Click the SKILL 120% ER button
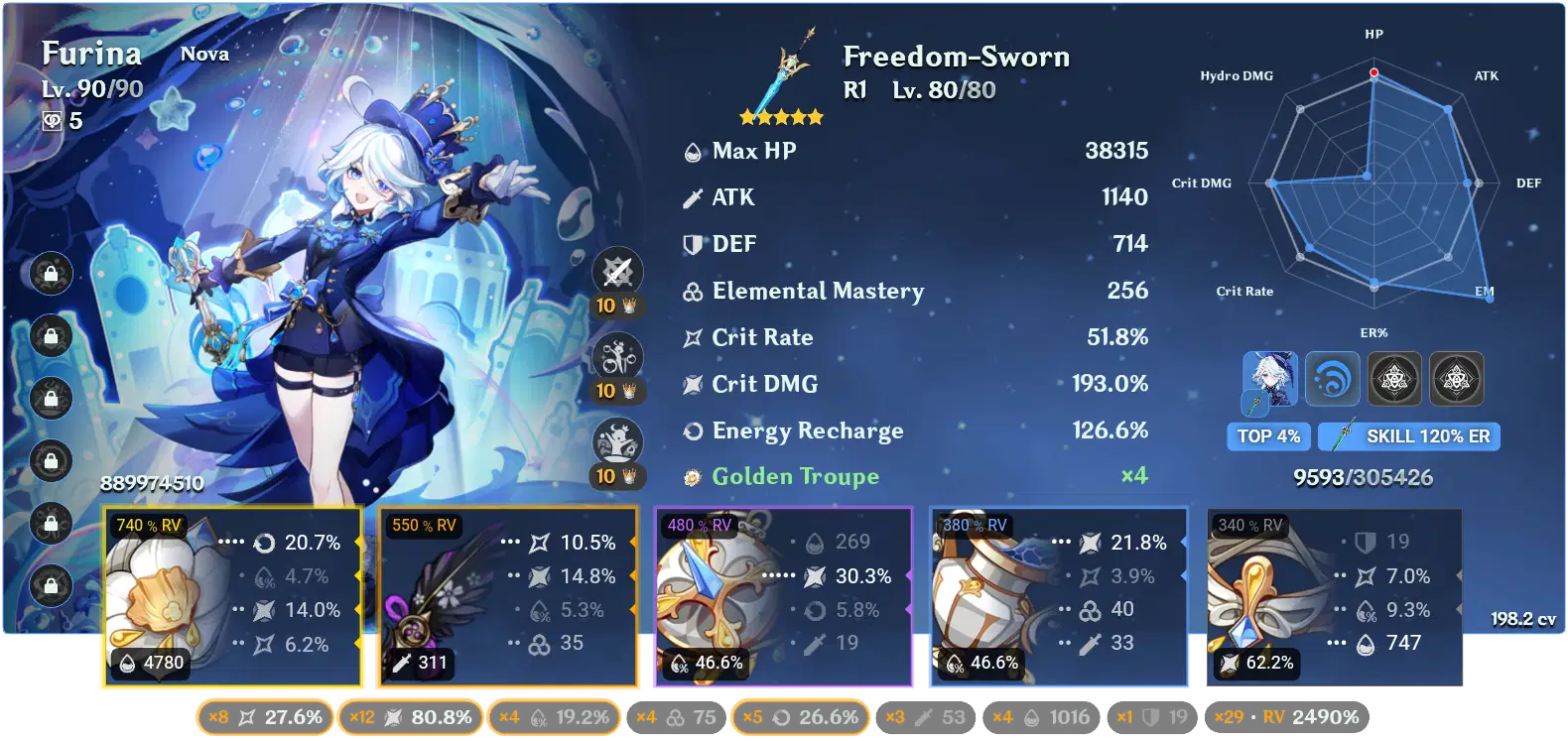Screen dimensions: 1568x741 1408,436
